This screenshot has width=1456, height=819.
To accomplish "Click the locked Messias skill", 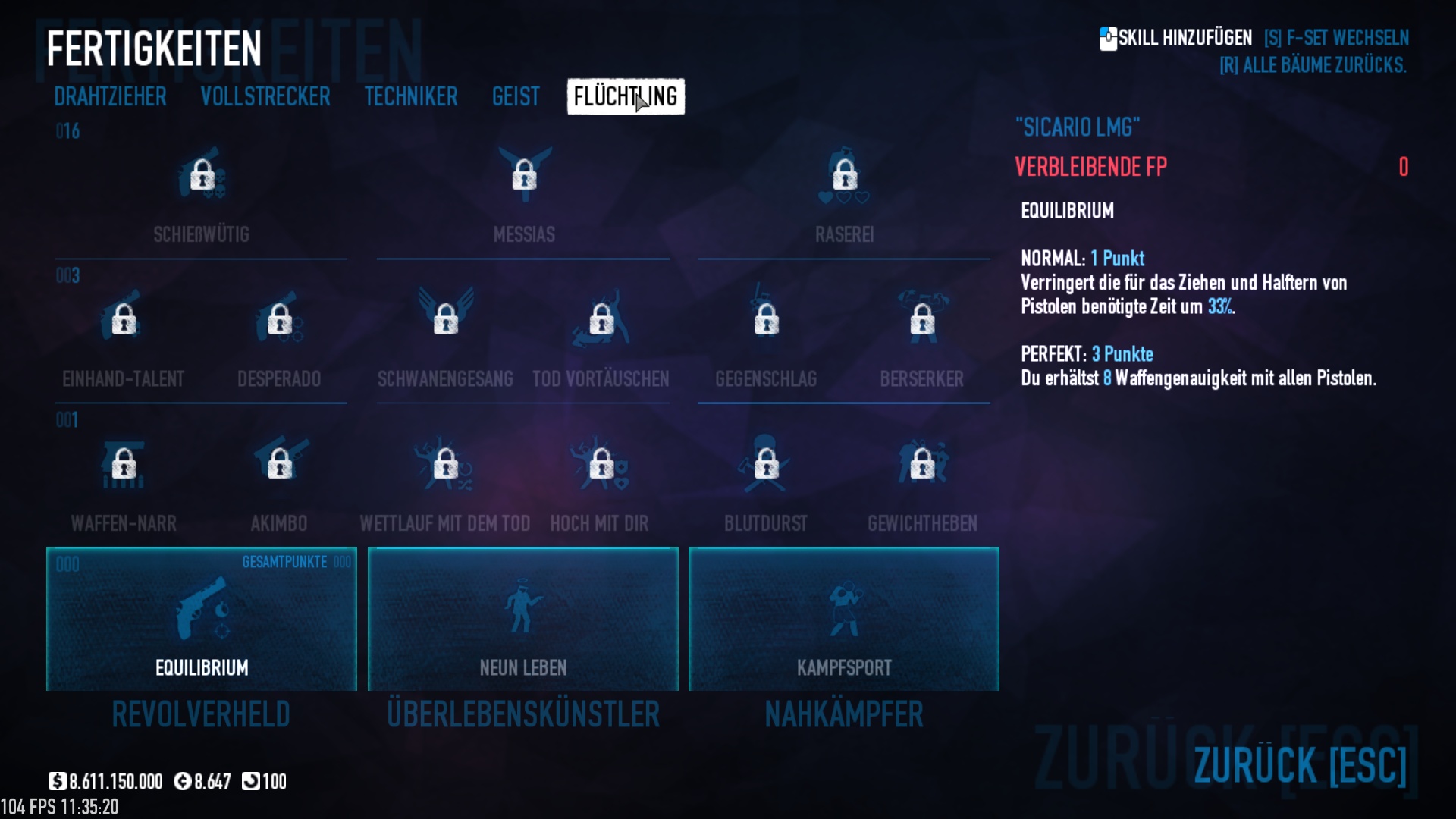I will point(524,176).
